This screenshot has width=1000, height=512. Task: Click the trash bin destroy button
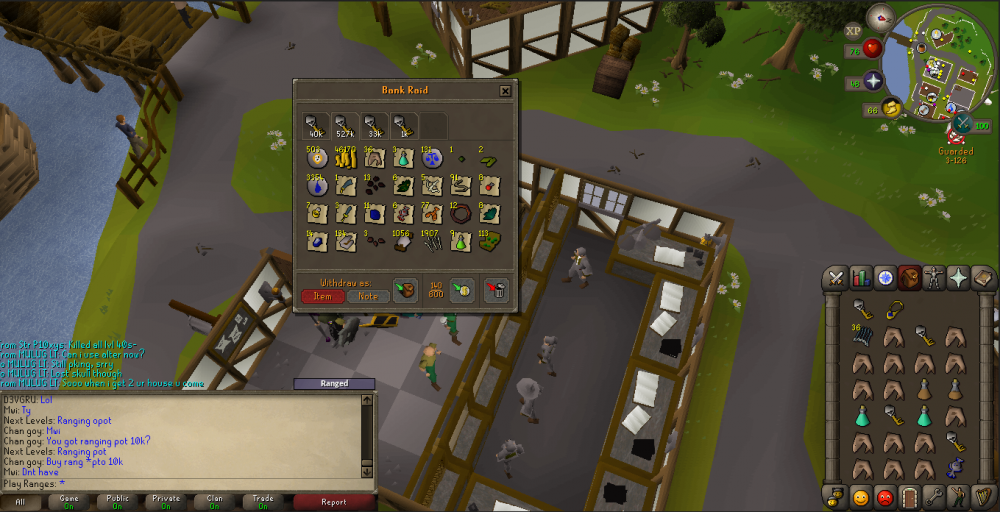point(496,290)
